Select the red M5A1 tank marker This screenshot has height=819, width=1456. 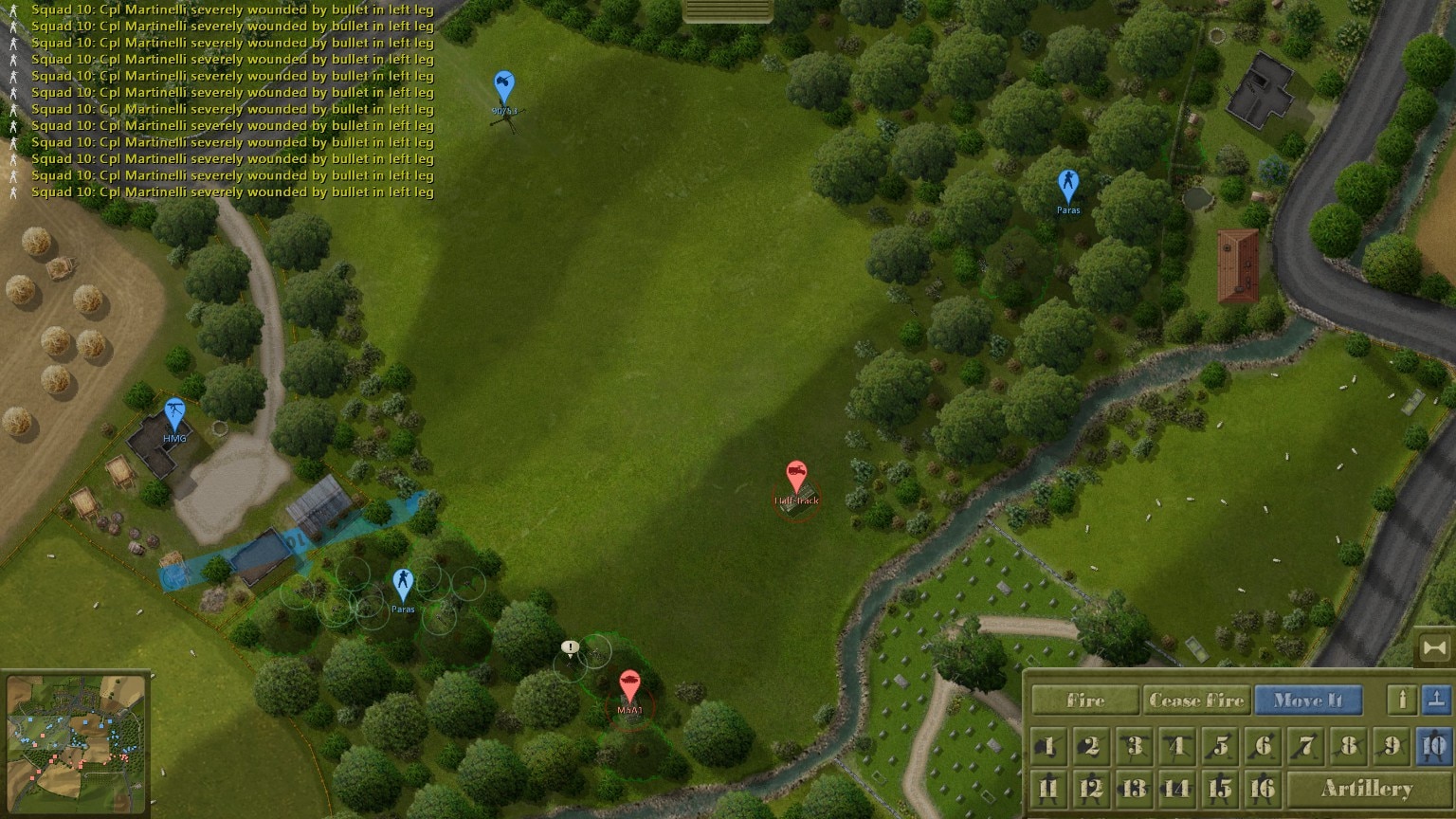point(629,685)
